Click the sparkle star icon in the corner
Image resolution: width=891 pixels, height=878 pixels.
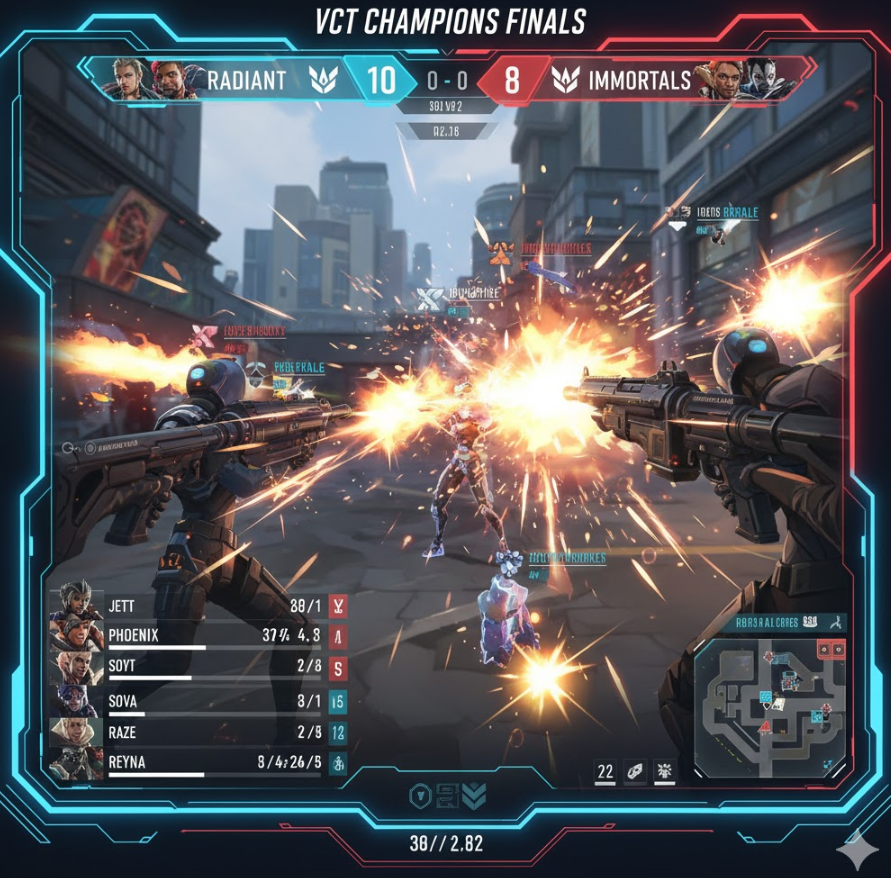click(857, 846)
